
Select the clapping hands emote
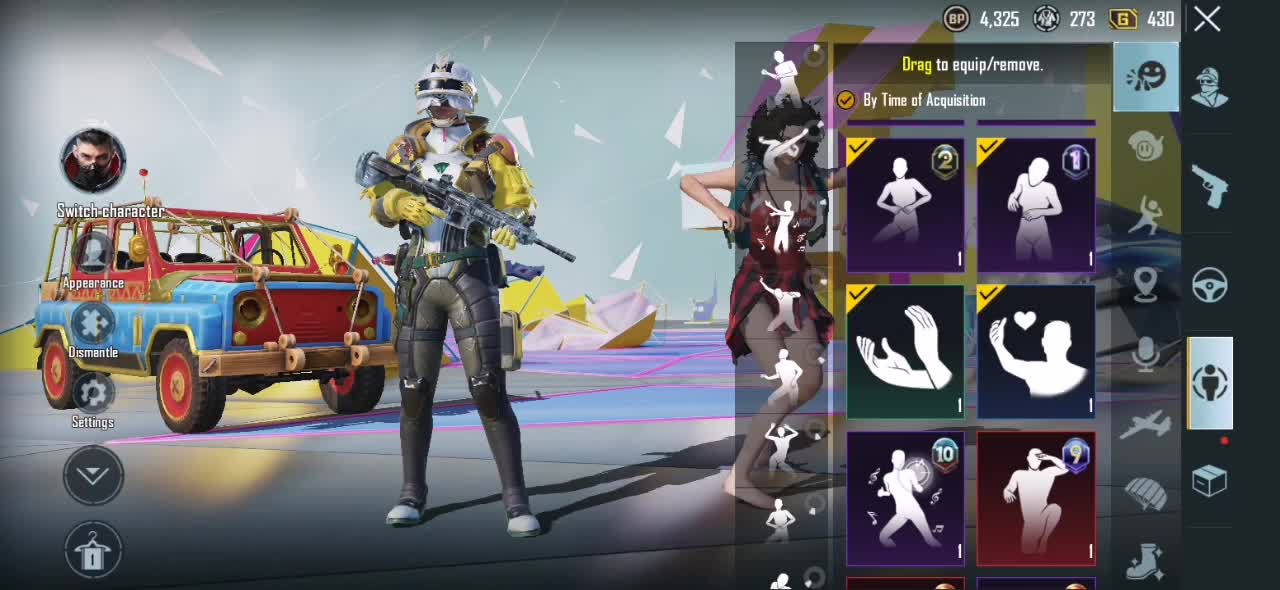click(905, 351)
